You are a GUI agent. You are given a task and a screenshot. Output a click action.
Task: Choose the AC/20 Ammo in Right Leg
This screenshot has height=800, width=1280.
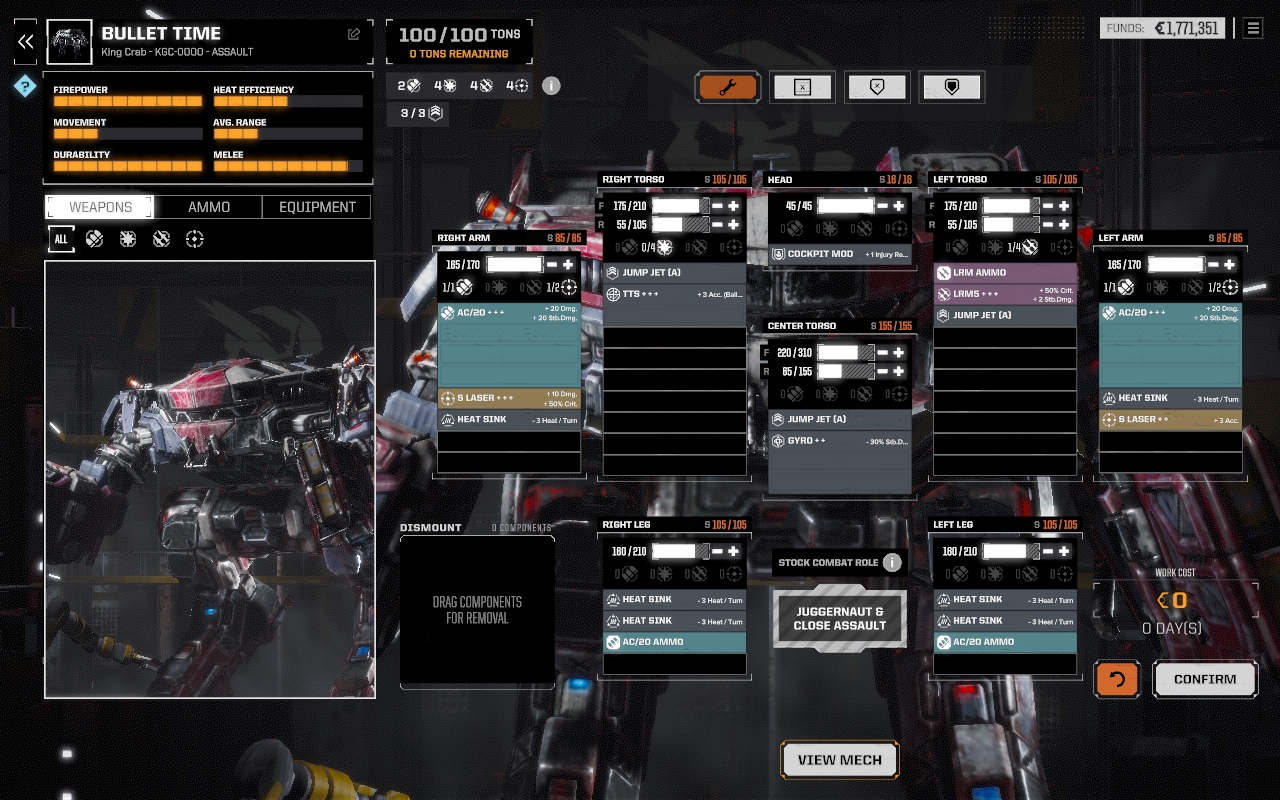click(674, 642)
